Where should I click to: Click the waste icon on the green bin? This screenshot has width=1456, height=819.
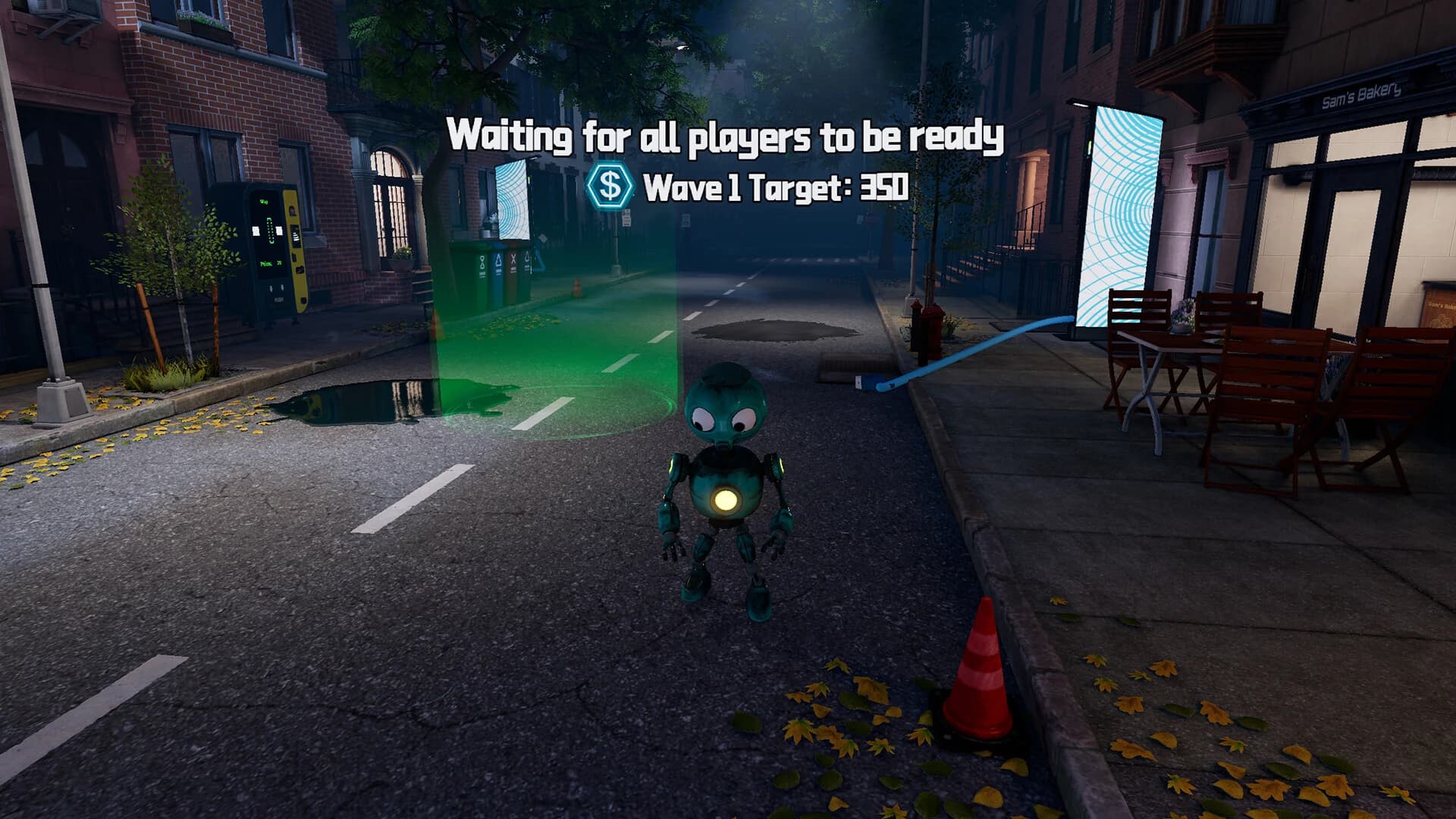[x=482, y=263]
